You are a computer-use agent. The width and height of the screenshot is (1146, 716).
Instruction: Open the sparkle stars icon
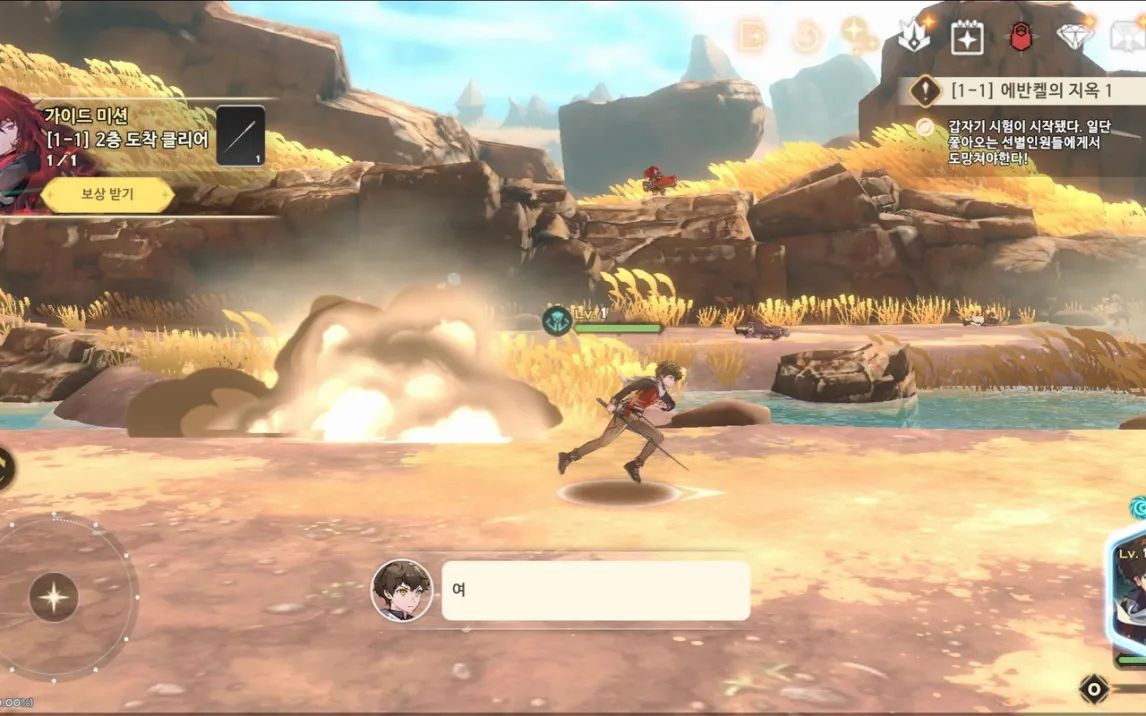tap(858, 37)
